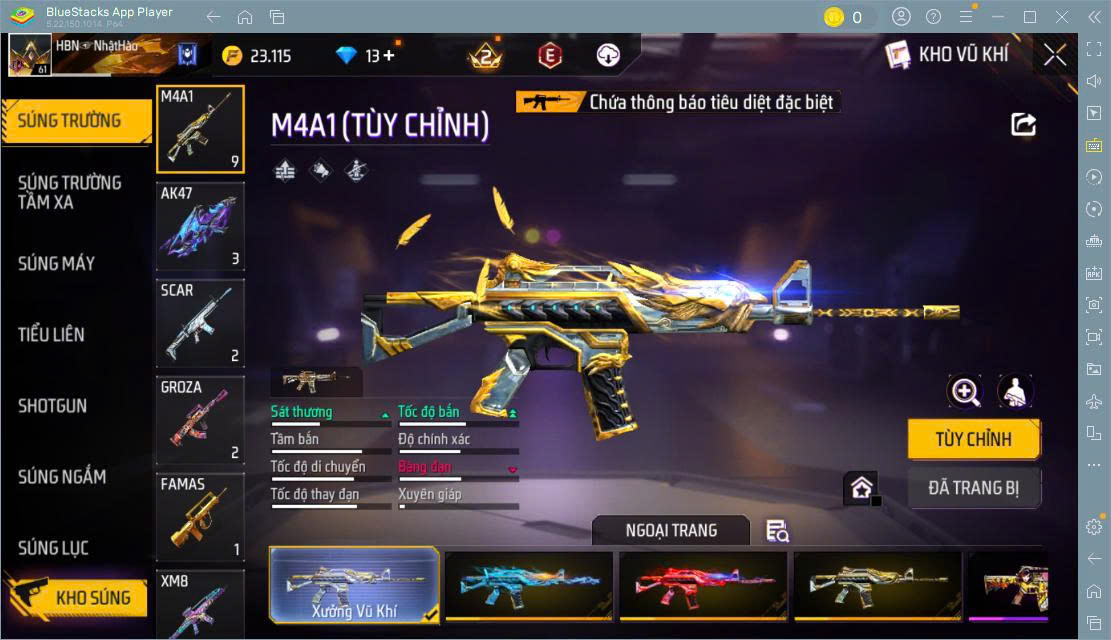Switch to SÚNG NGẮM category
This screenshot has height=640, width=1111.
click(x=62, y=477)
